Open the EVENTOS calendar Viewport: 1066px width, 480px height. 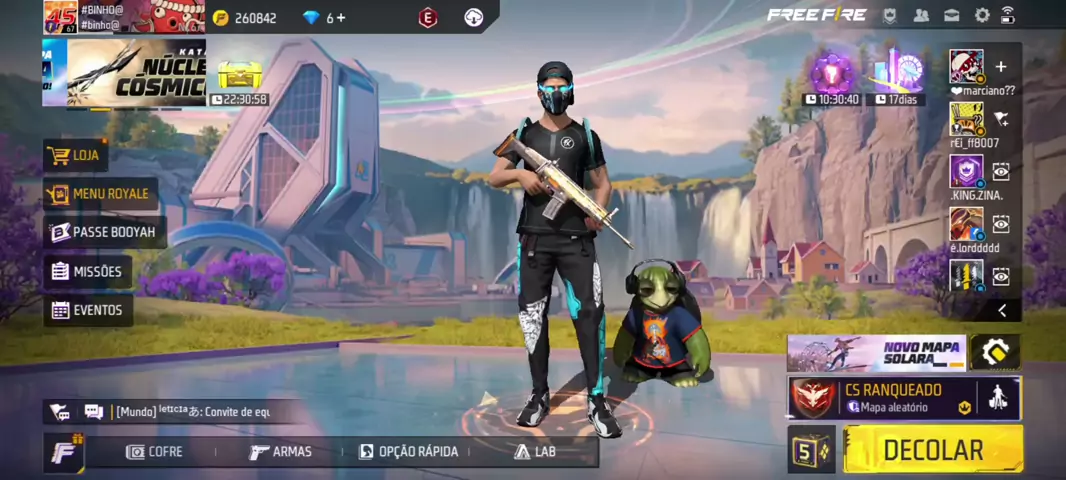pos(88,310)
